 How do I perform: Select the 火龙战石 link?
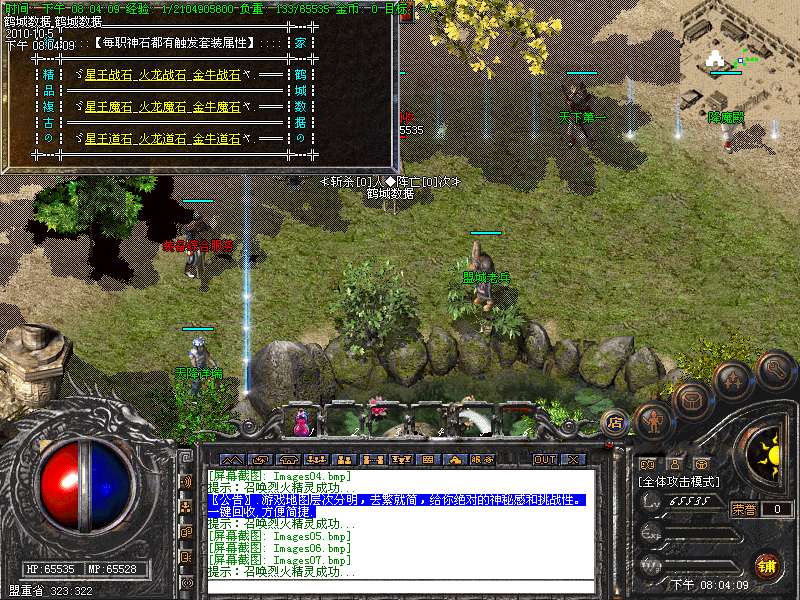(x=163, y=76)
